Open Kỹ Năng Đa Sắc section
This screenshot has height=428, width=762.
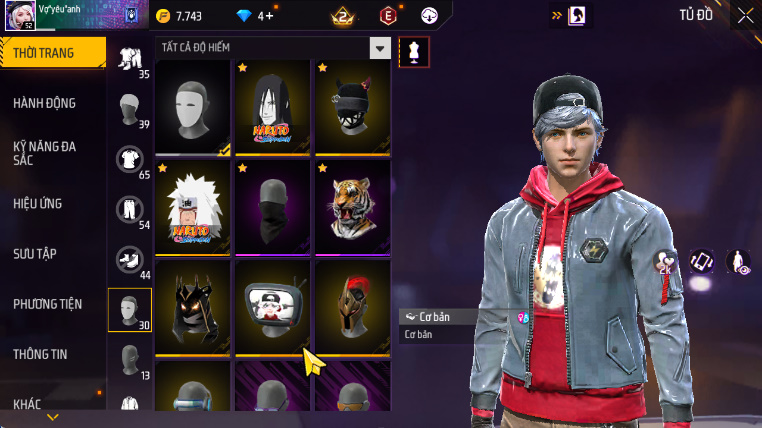(45, 153)
